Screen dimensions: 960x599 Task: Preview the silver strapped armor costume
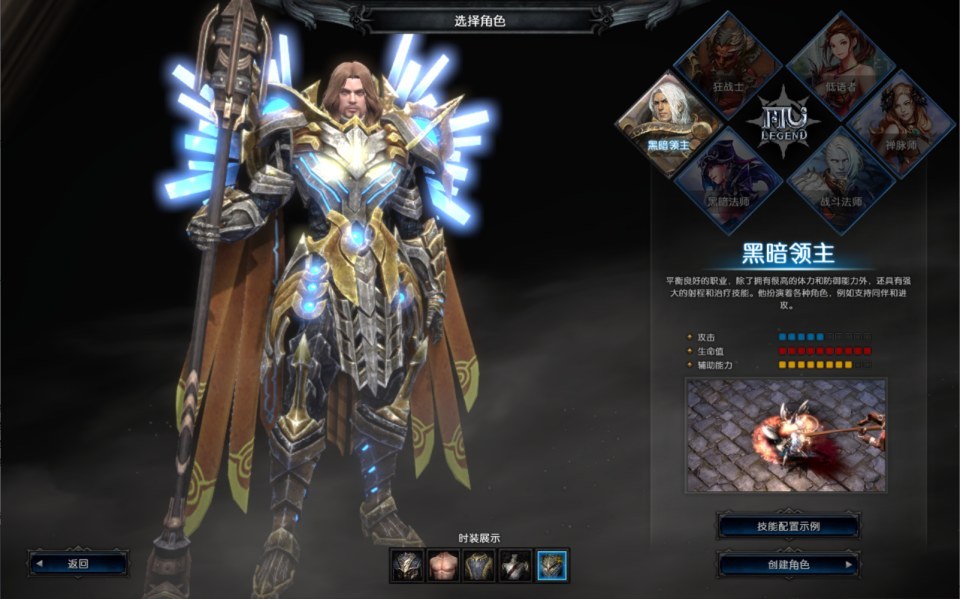pos(515,566)
